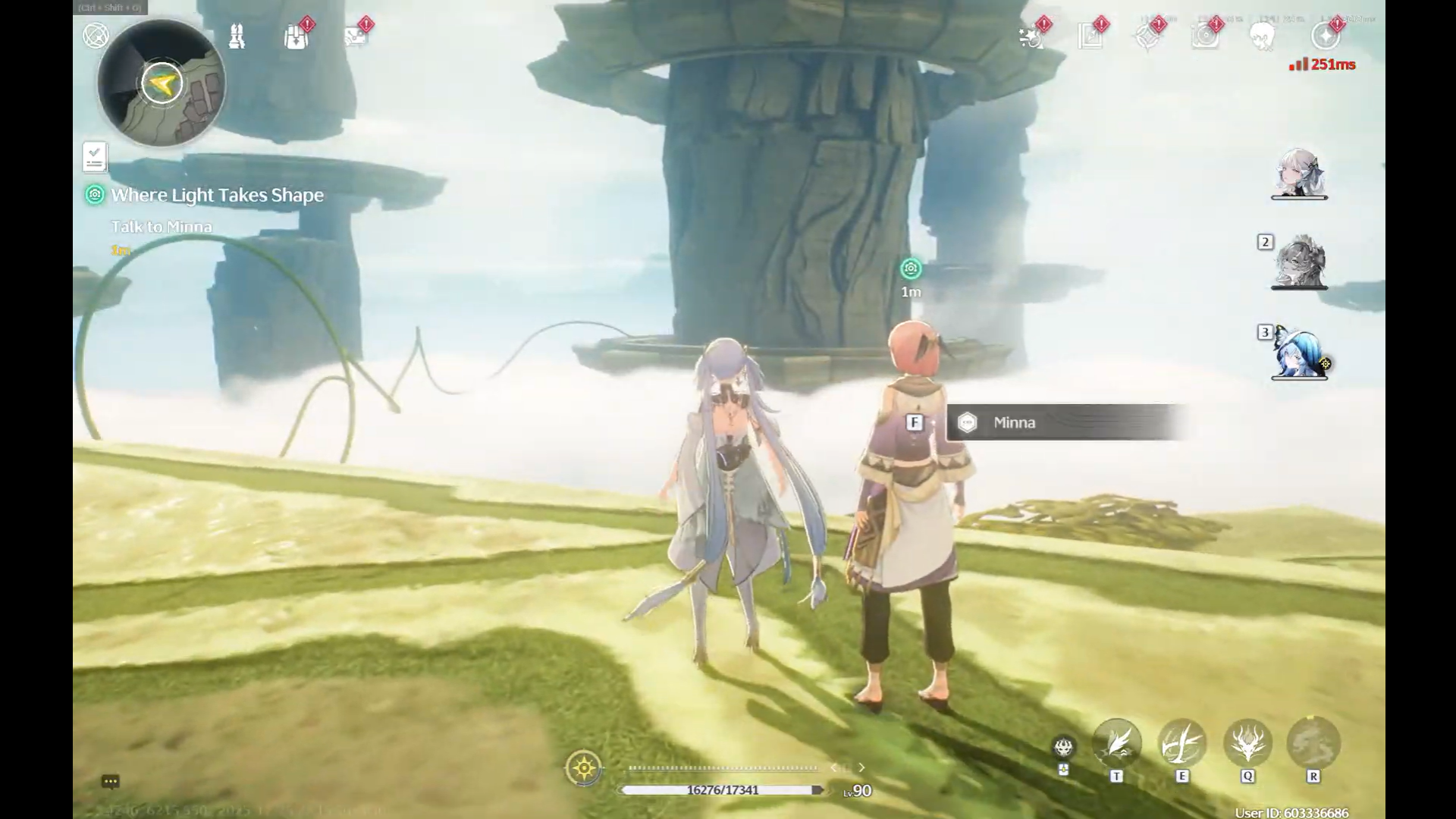Activate the feather wing utility skill
This screenshot has width=1456, height=819.
[1116, 743]
